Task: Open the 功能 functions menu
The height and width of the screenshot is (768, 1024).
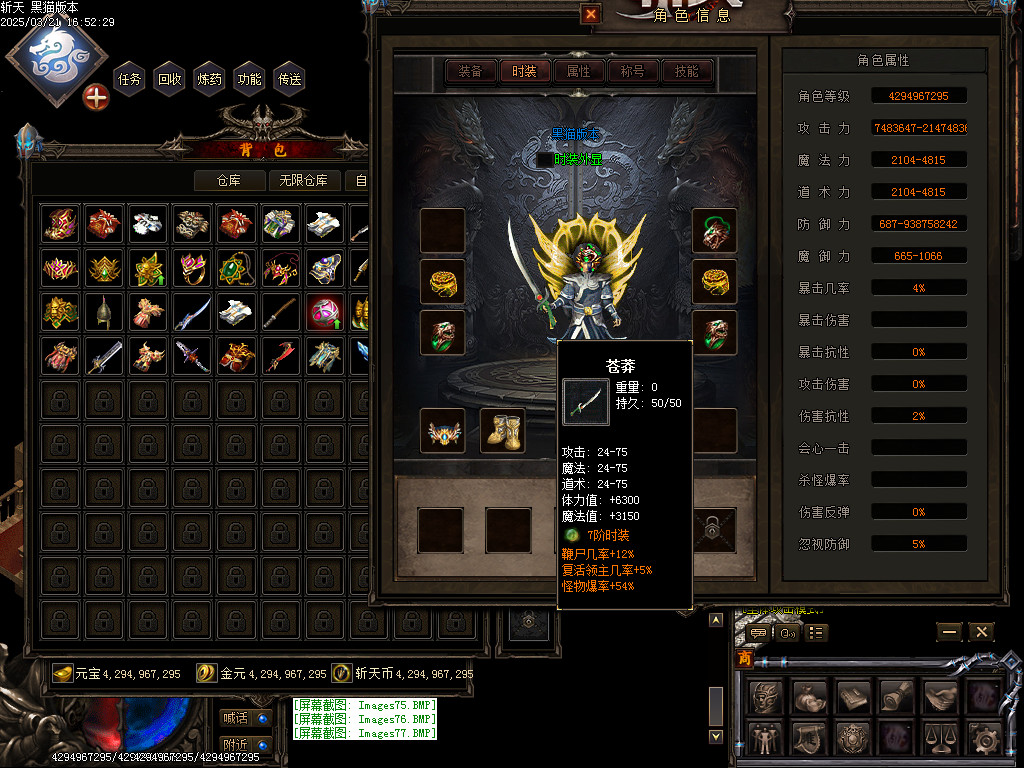Action: tap(250, 79)
